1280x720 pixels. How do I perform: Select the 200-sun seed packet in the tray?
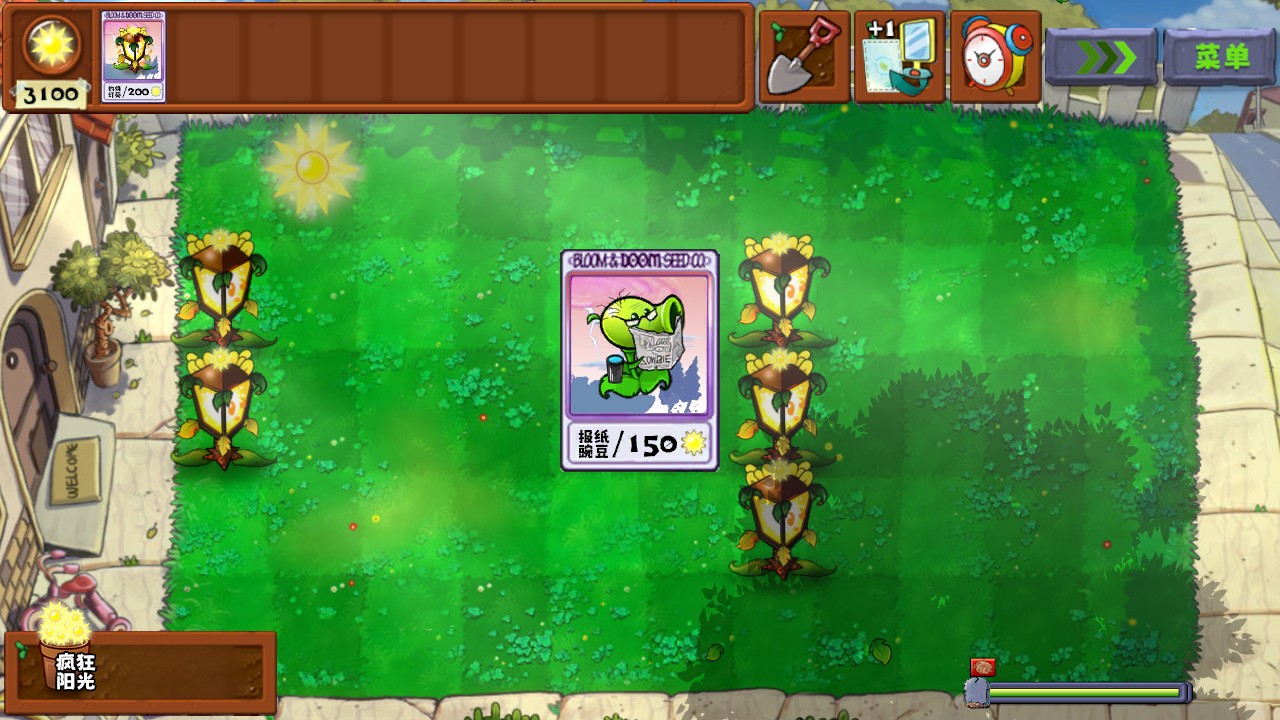click(133, 57)
